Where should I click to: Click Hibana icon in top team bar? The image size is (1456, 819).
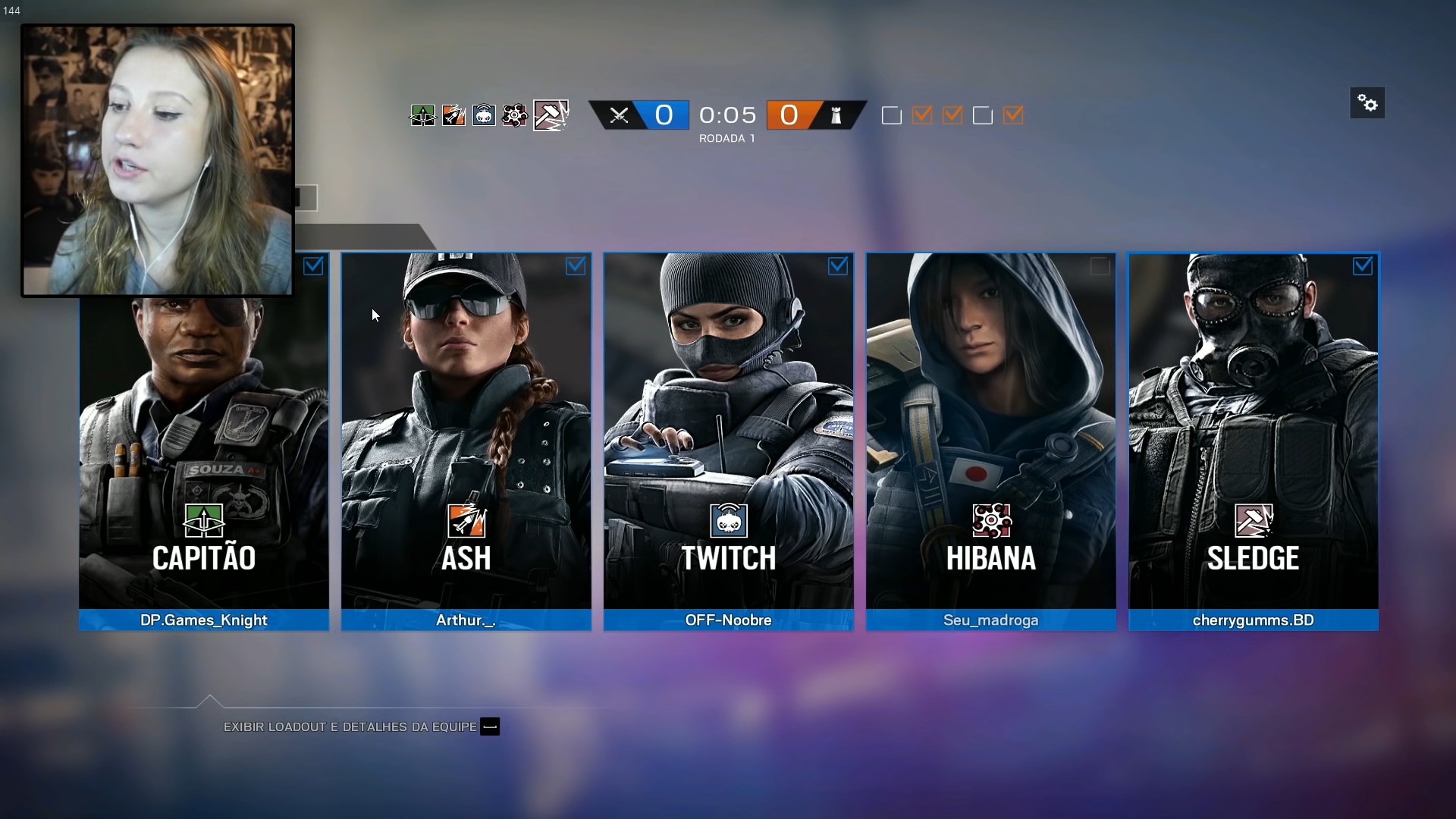click(515, 115)
